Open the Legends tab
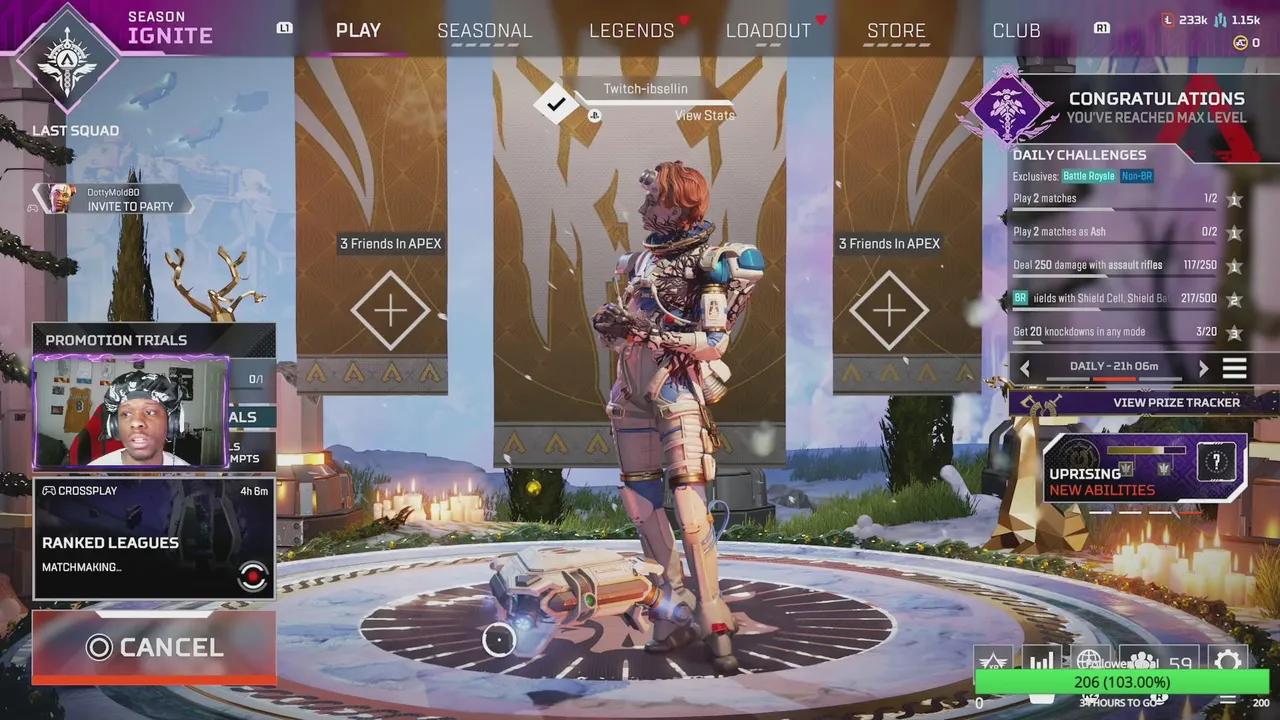Screen dimensions: 1280x720 [631, 30]
